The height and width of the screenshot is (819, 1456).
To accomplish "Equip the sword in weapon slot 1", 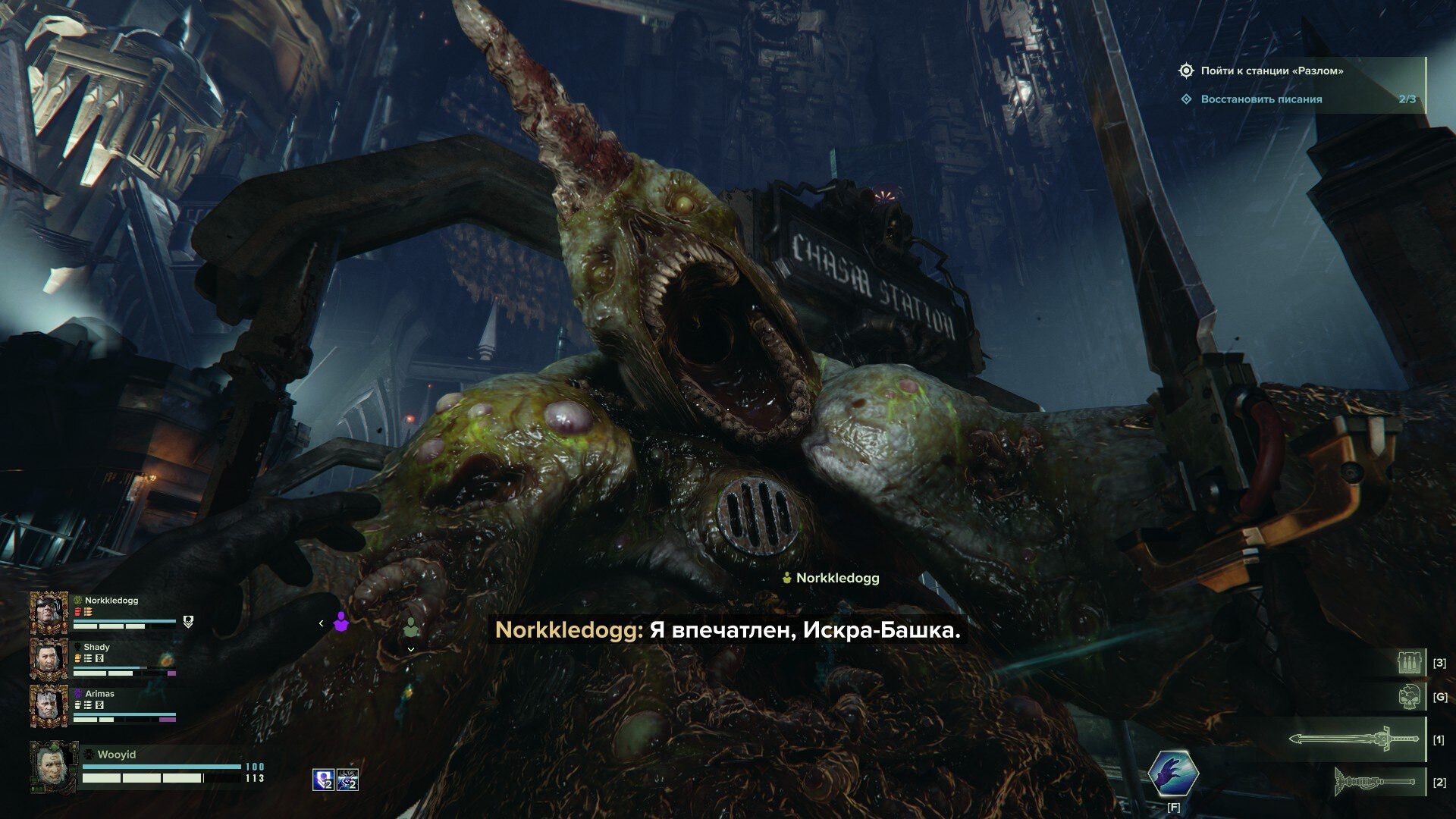I will pyautogui.click(x=1354, y=739).
